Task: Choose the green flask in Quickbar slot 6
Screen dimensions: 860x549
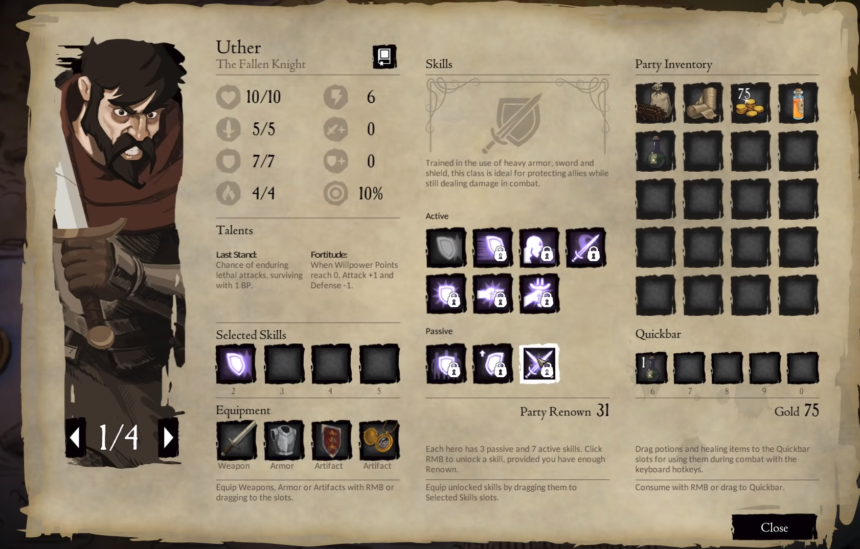Action: point(652,367)
